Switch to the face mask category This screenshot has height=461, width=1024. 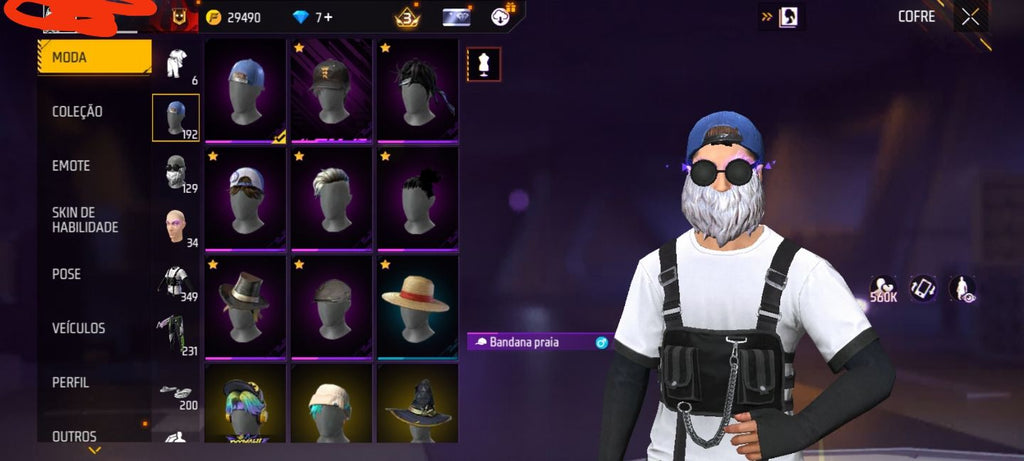tap(176, 172)
